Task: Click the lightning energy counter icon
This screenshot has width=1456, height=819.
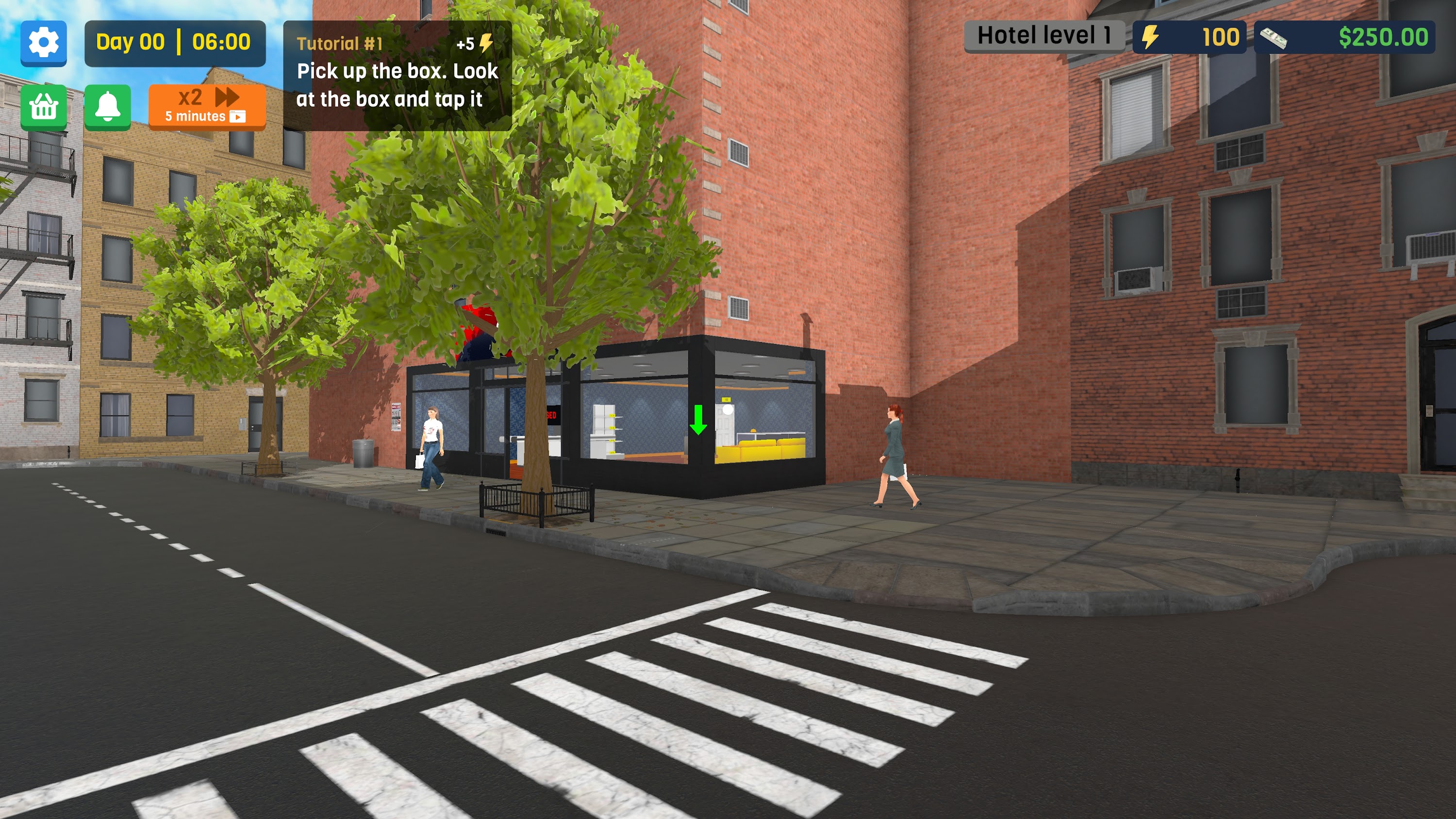Action: (1149, 37)
